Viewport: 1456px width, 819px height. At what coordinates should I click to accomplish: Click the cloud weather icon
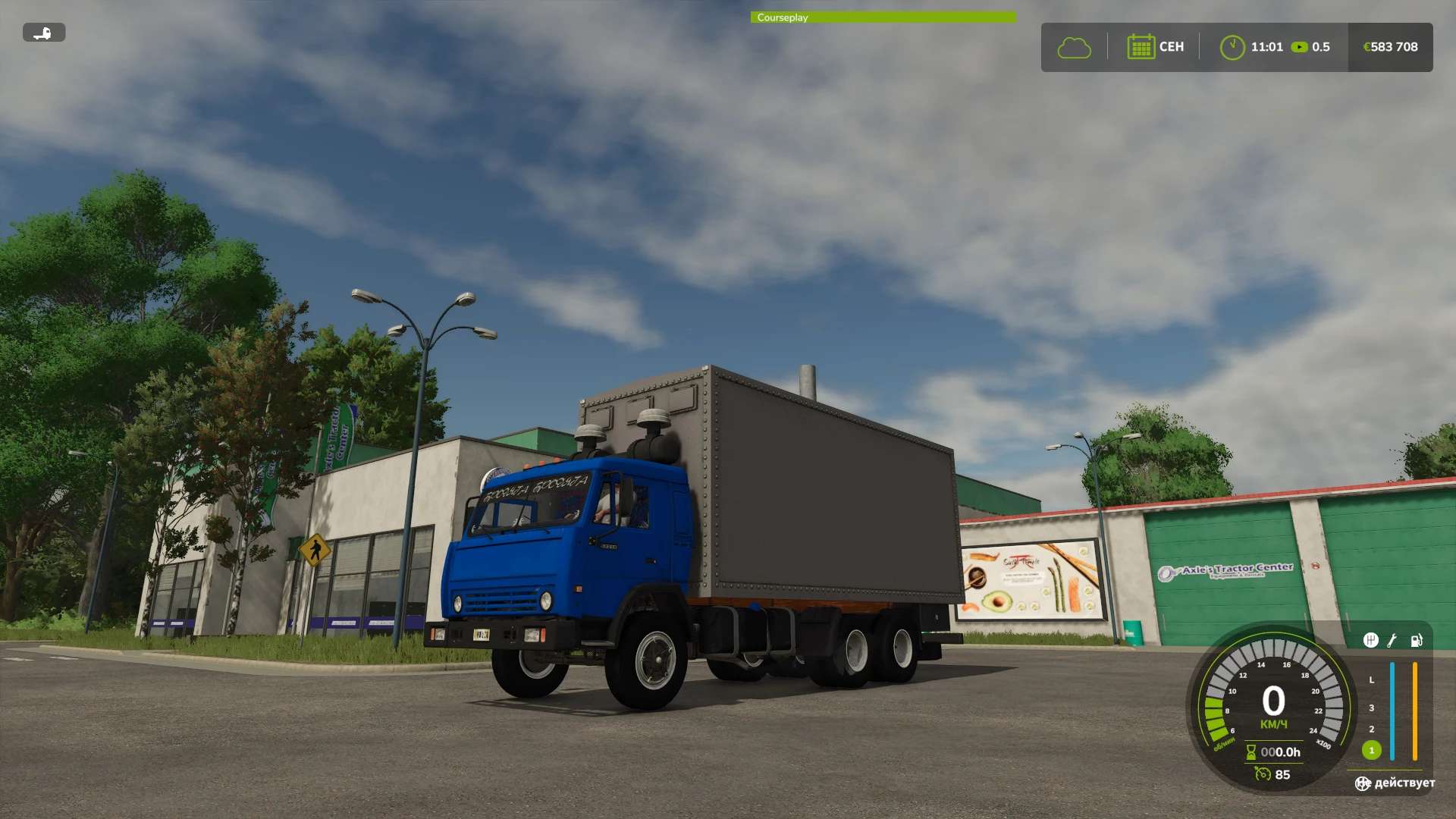(1075, 47)
